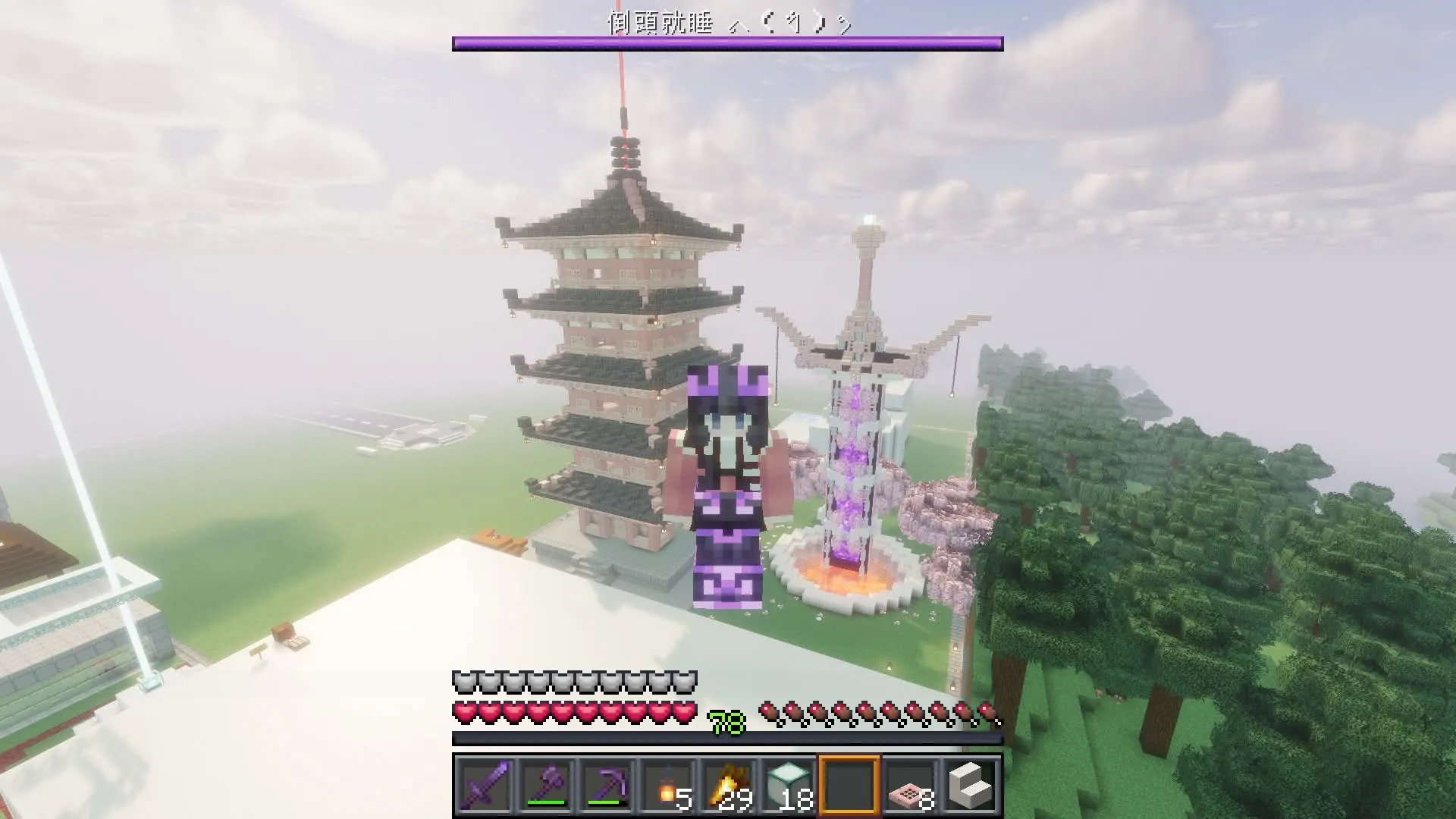Choose the hanging lantern slot
The image size is (1456, 819).
click(x=667, y=785)
